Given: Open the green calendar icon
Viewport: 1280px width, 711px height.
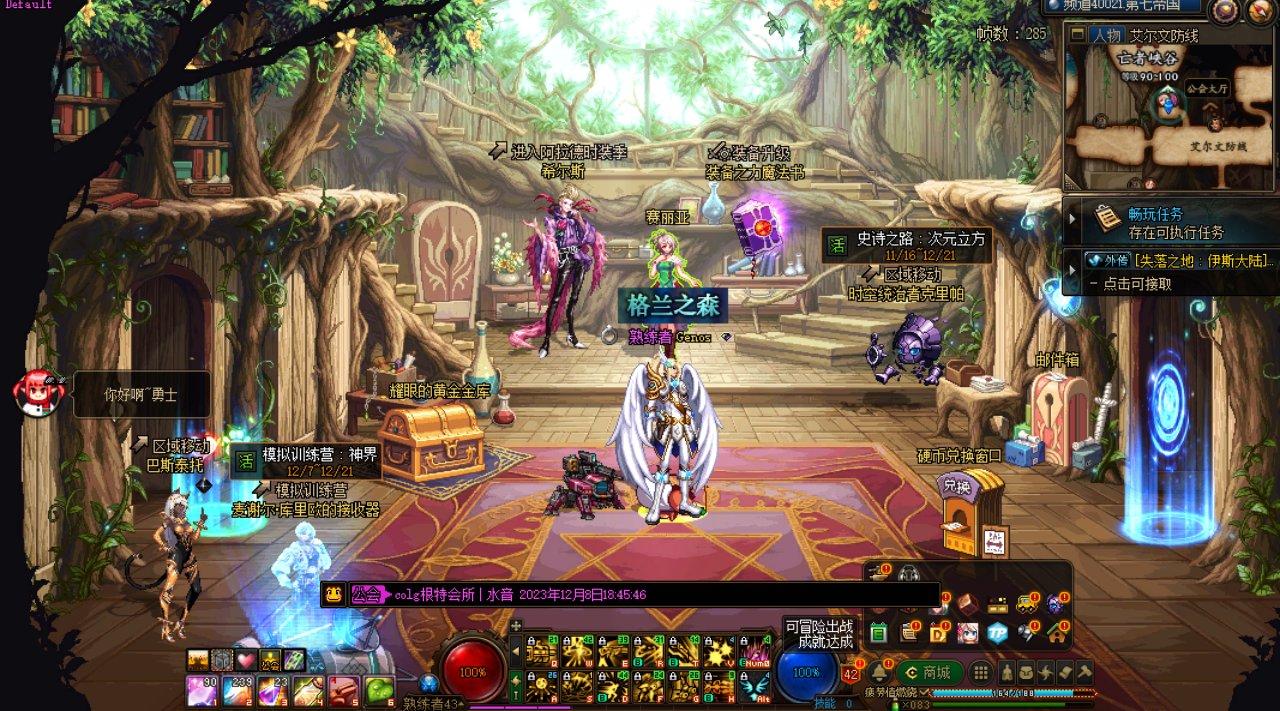Looking at the screenshot, I should 879,633.
